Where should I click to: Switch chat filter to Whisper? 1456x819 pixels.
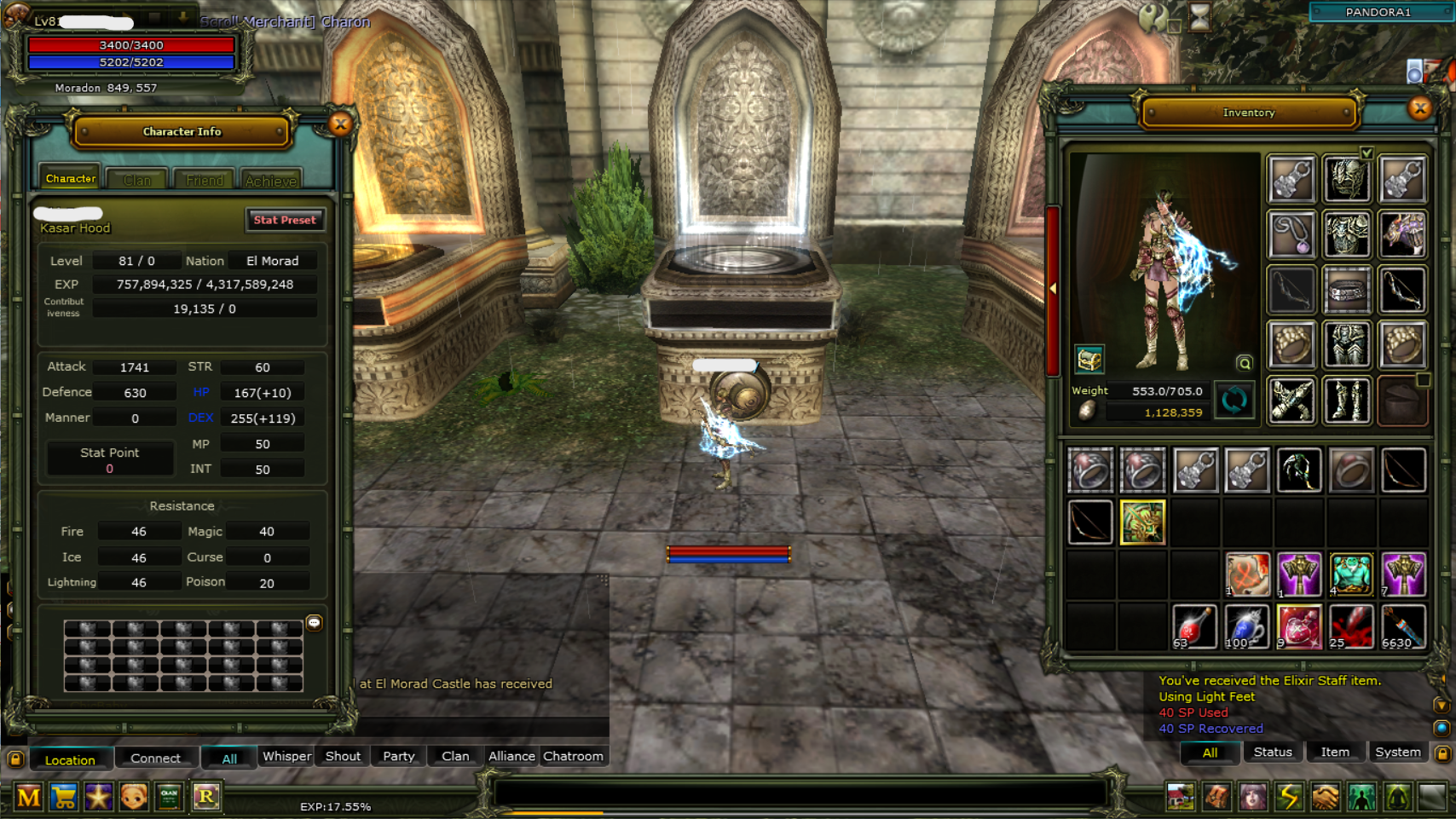286,756
